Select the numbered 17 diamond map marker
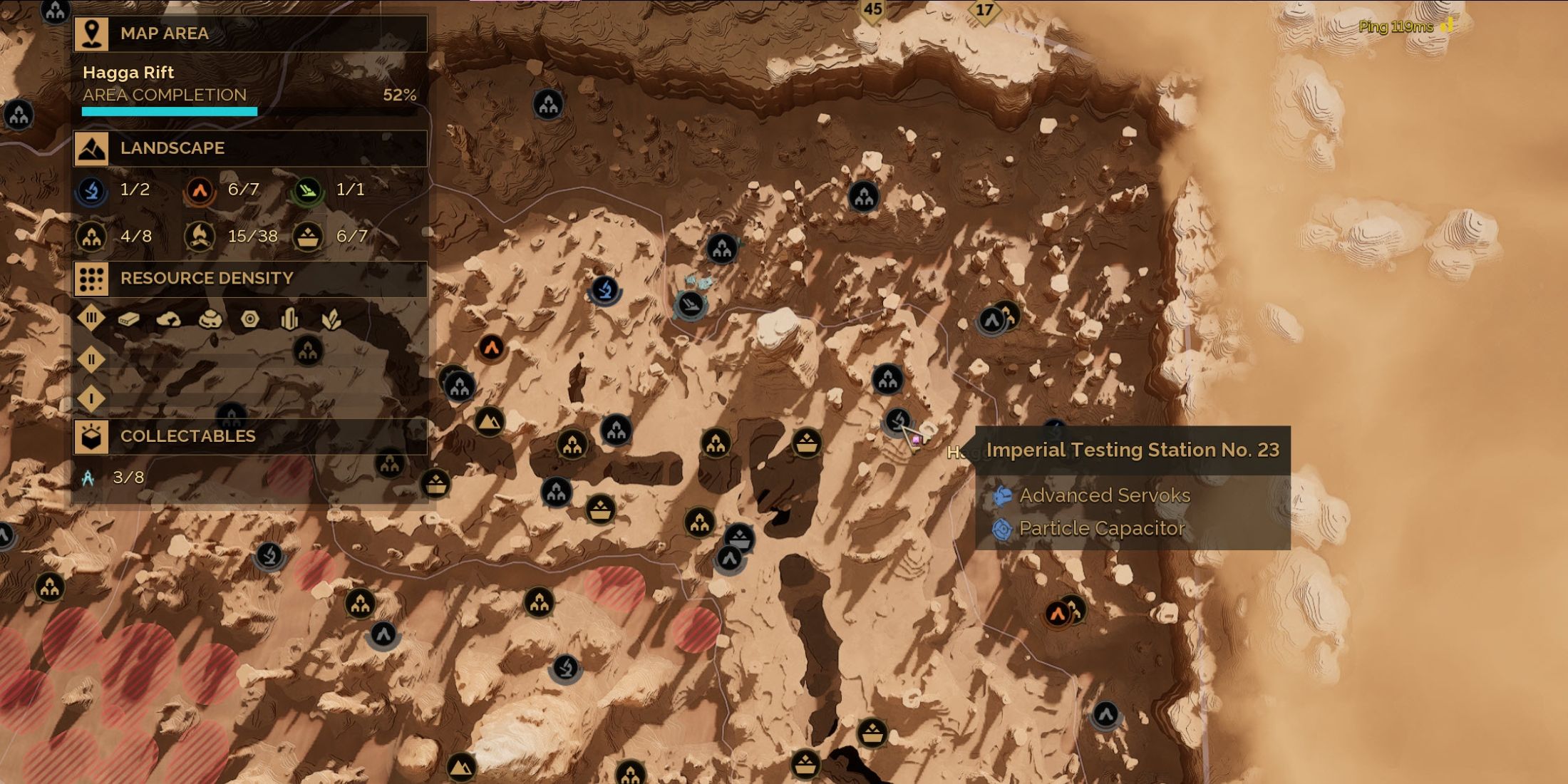Screen dimensions: 1568x784 click(984, 11)
